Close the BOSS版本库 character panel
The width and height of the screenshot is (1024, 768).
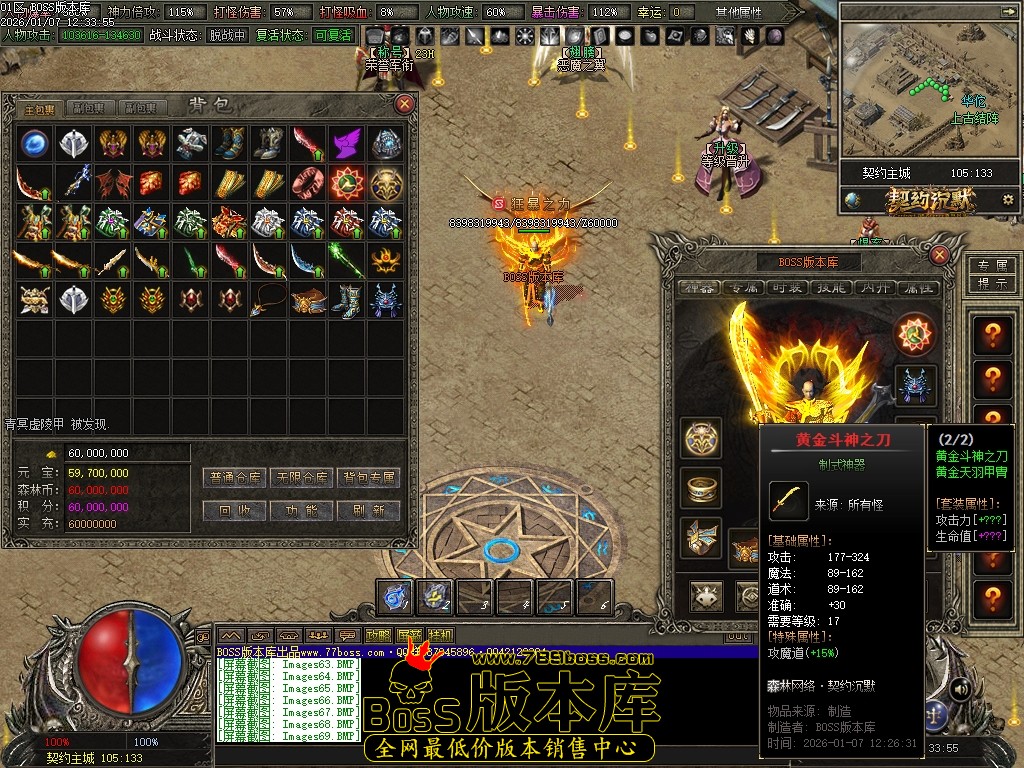pos(939,255)
